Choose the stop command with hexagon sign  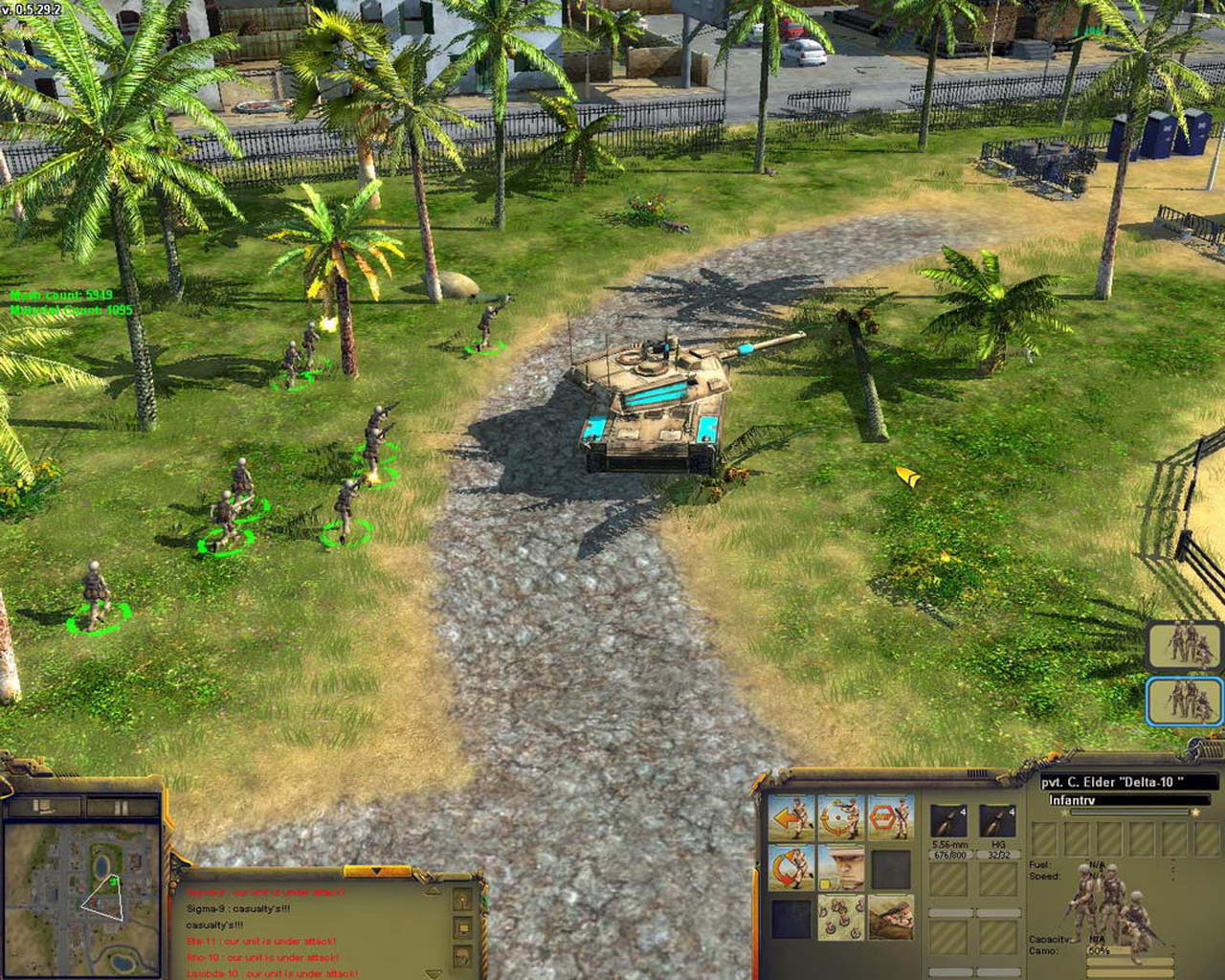(x=891, y=819)
